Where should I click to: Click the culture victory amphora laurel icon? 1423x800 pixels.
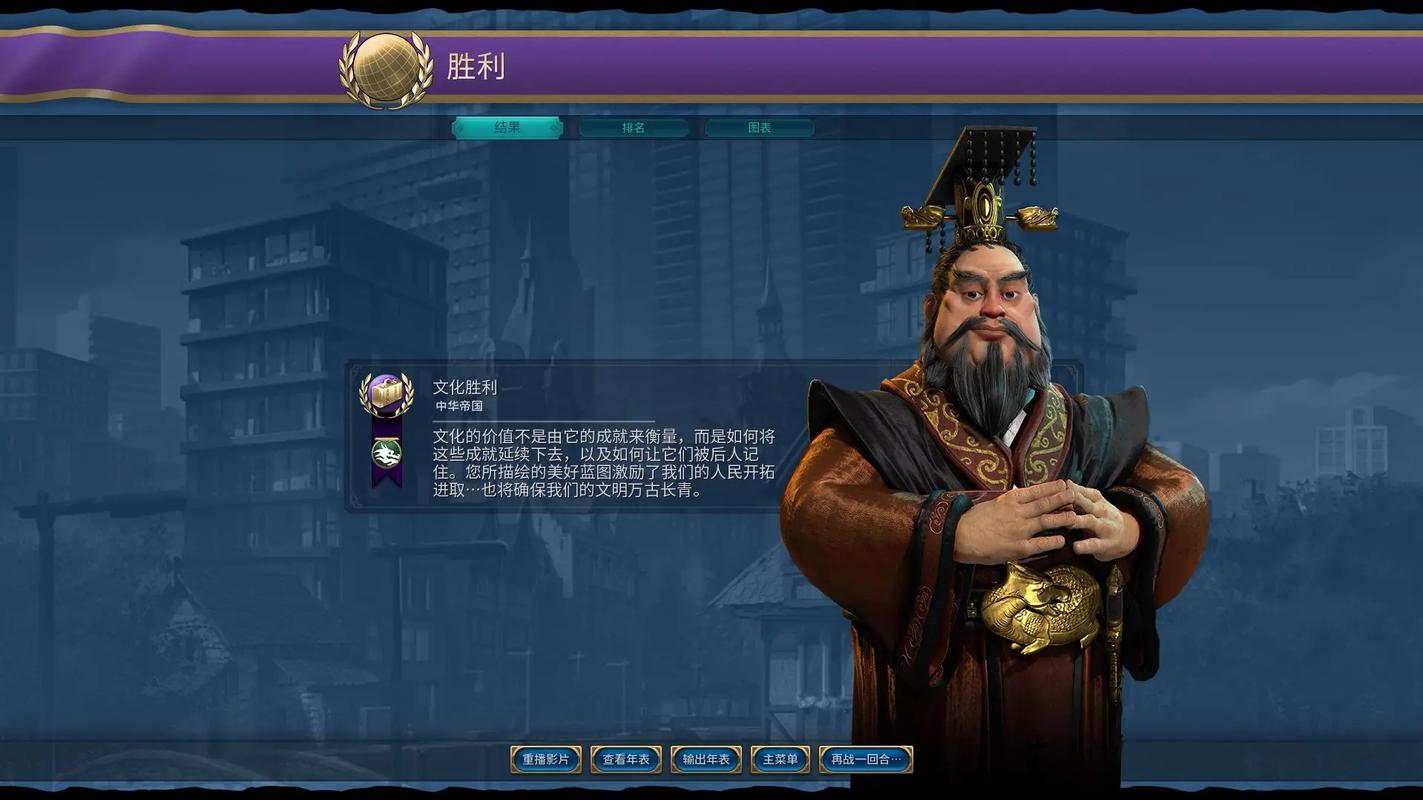[x=385, y=392]
